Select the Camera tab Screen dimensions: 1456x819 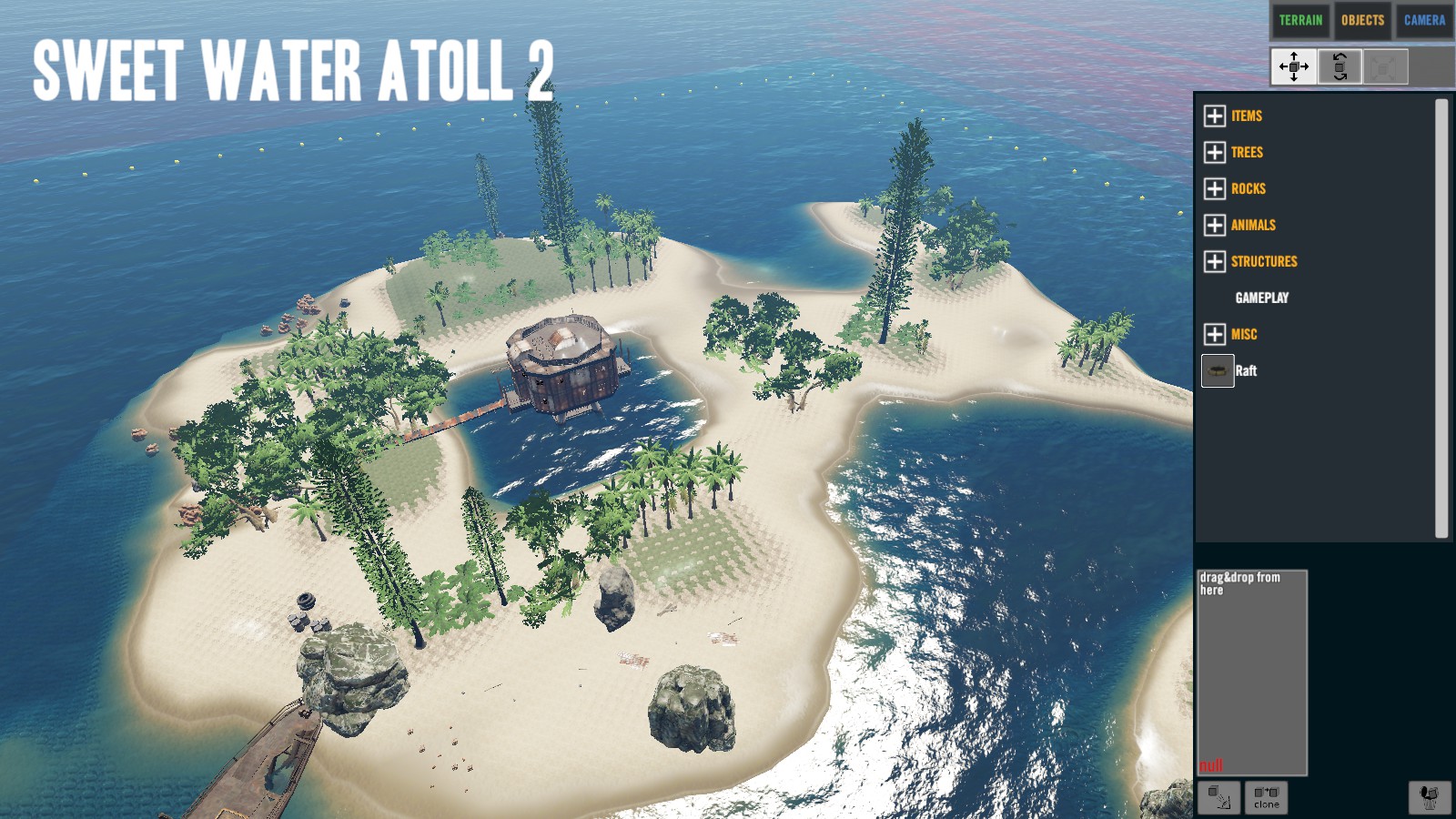(x=1424, y=20)
